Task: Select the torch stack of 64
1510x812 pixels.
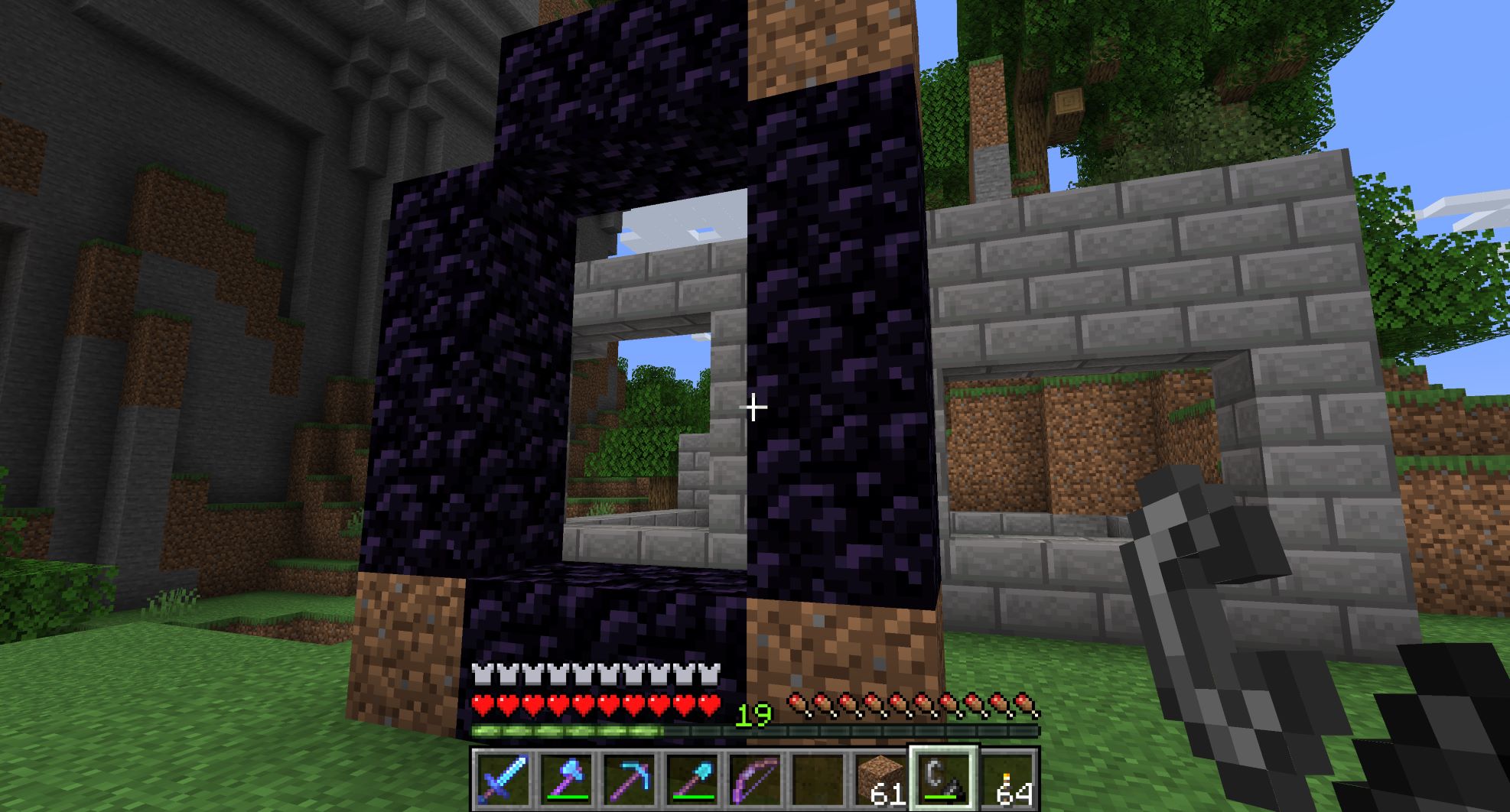Action: click(x=1006, y=779)
